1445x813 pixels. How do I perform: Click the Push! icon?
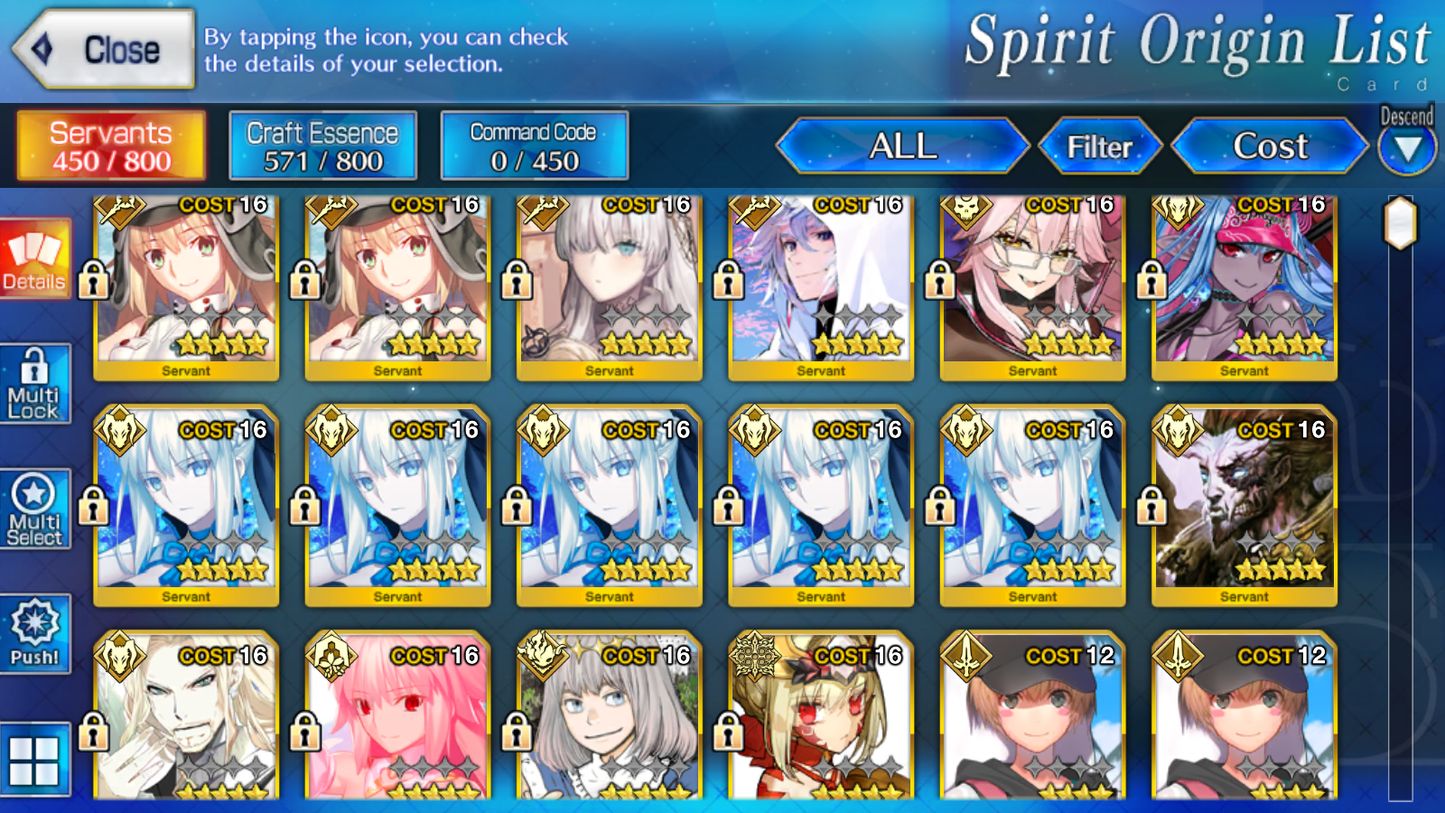point(35,633)
